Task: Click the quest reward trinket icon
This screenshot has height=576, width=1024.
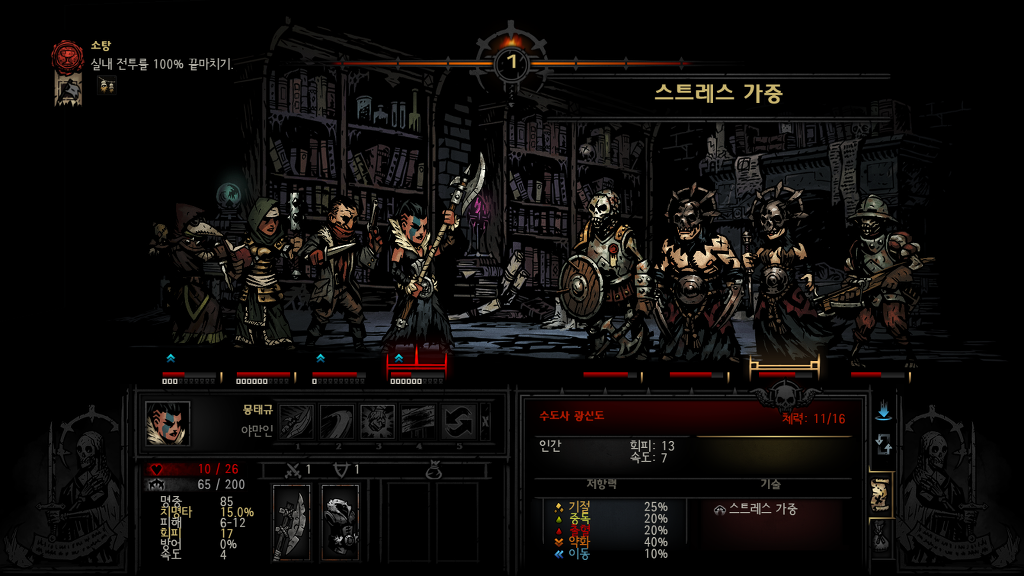Action: 106,86
